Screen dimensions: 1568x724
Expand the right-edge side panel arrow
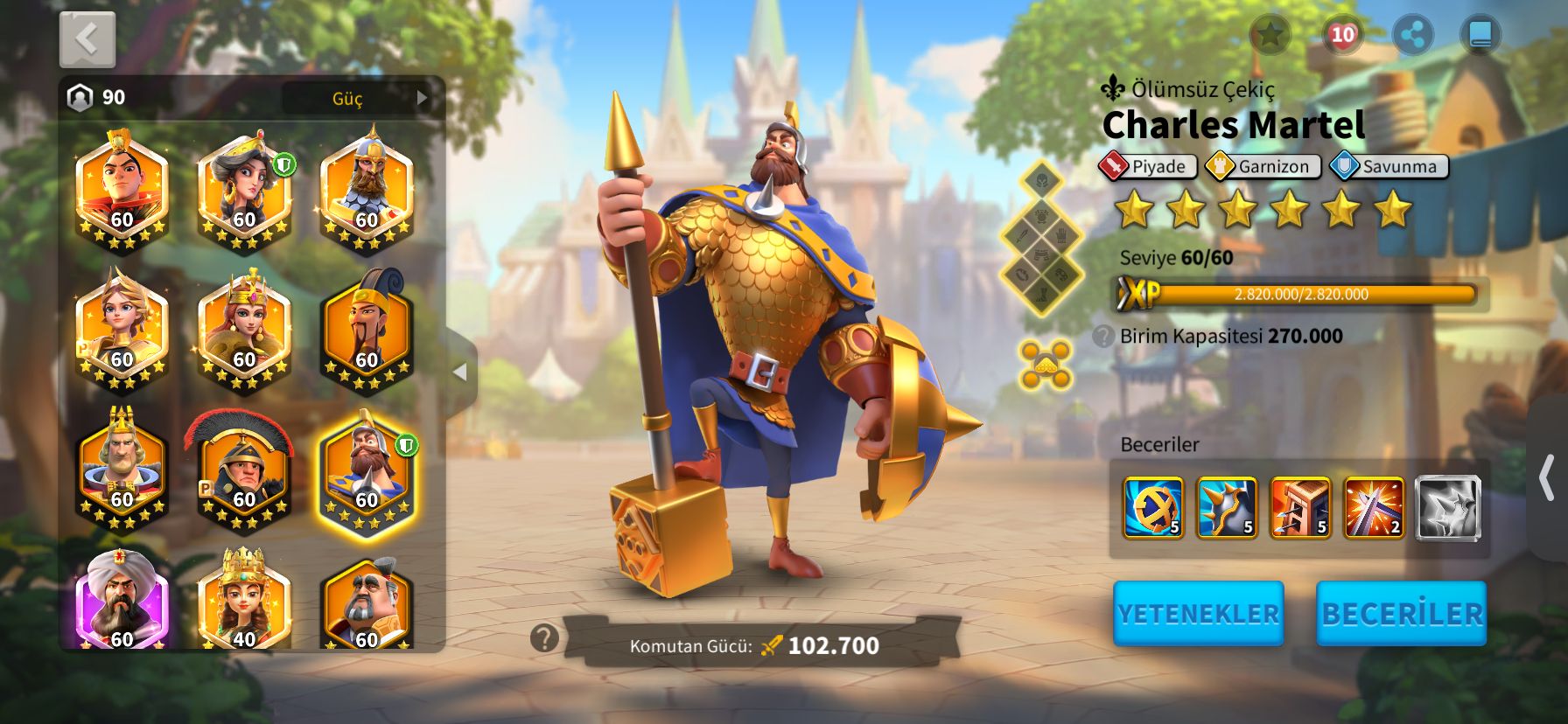1547,477
